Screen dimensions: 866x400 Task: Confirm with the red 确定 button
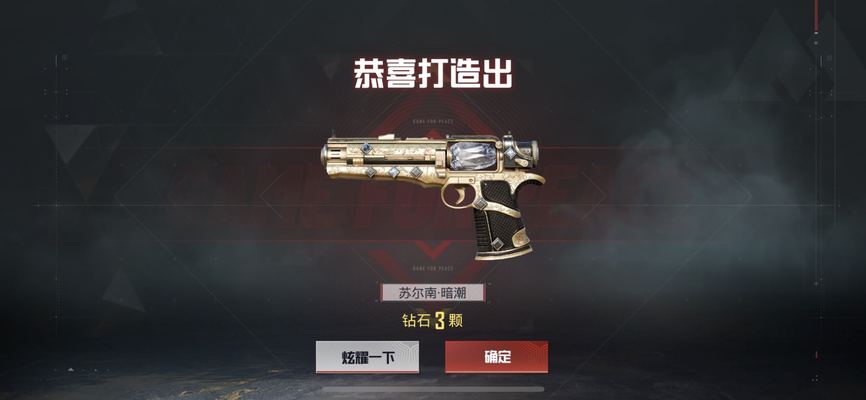click(496, 357)
